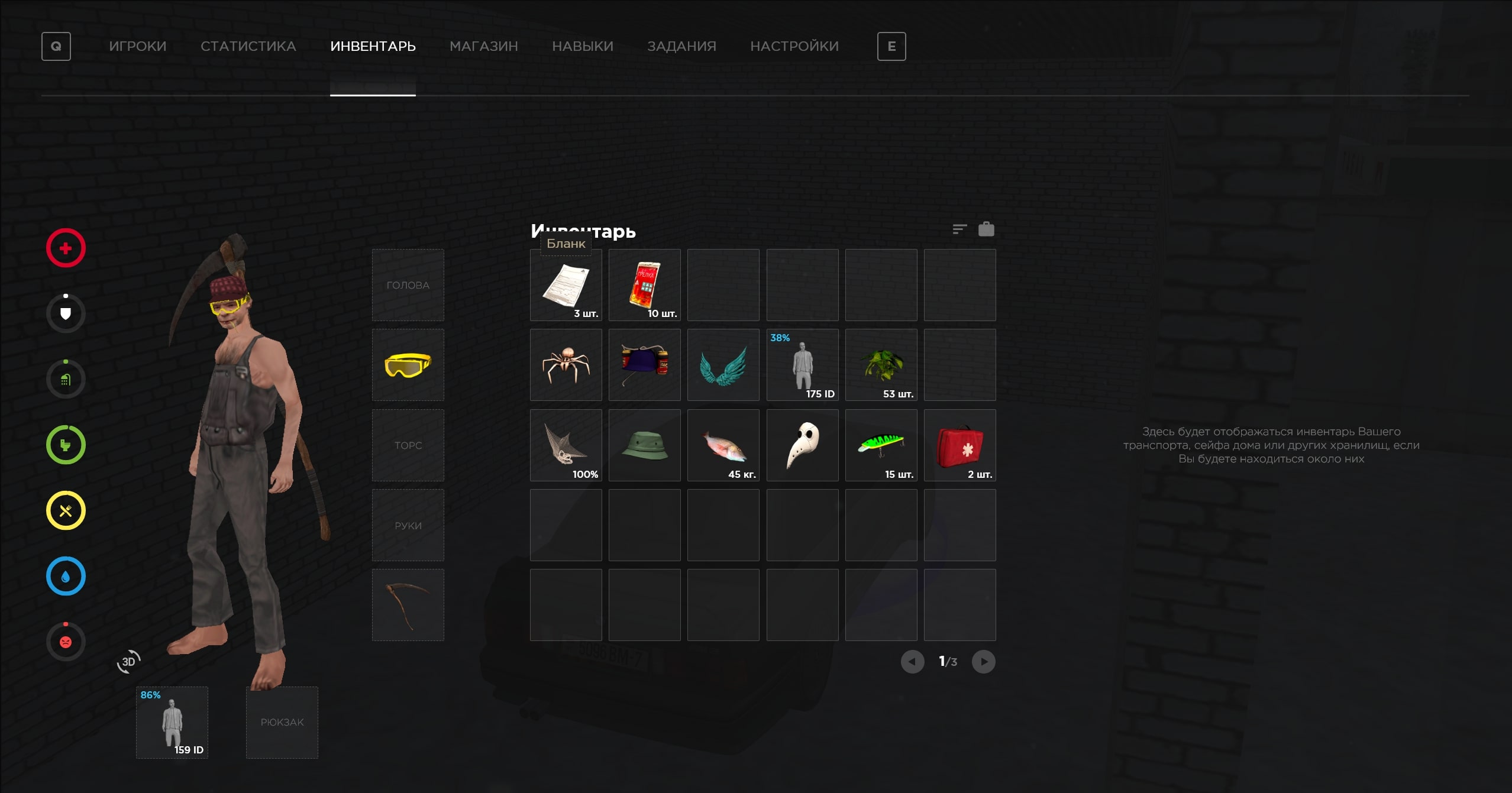This screenshot has height=793, width=1512.
Task: Select the Бланк paper item slot
Action: [566, 285]
